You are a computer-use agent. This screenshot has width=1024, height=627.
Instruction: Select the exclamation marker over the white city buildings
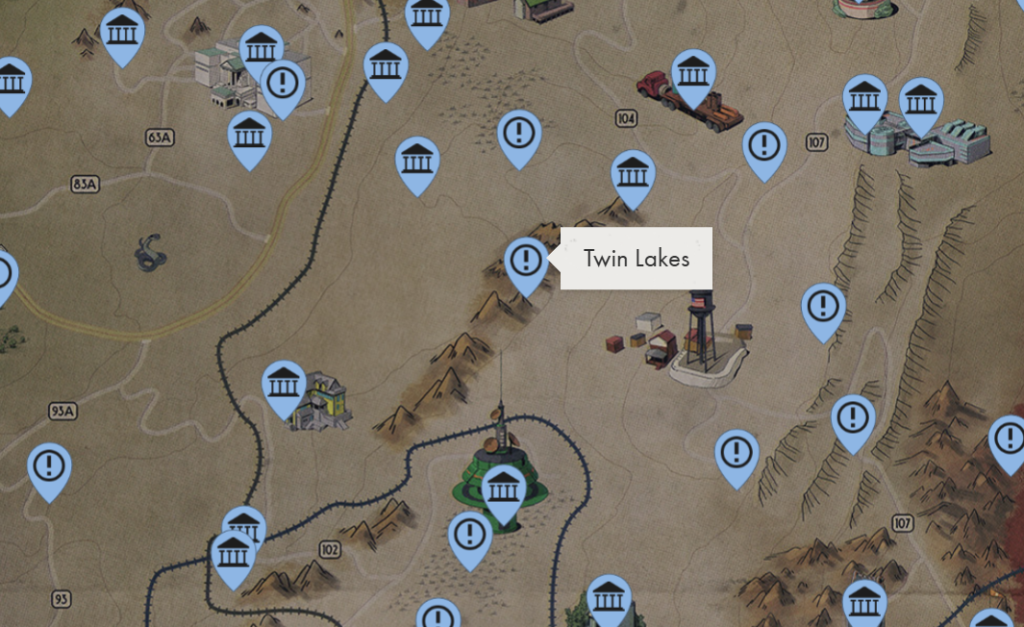pyautogui.click(x=283, y=84)
